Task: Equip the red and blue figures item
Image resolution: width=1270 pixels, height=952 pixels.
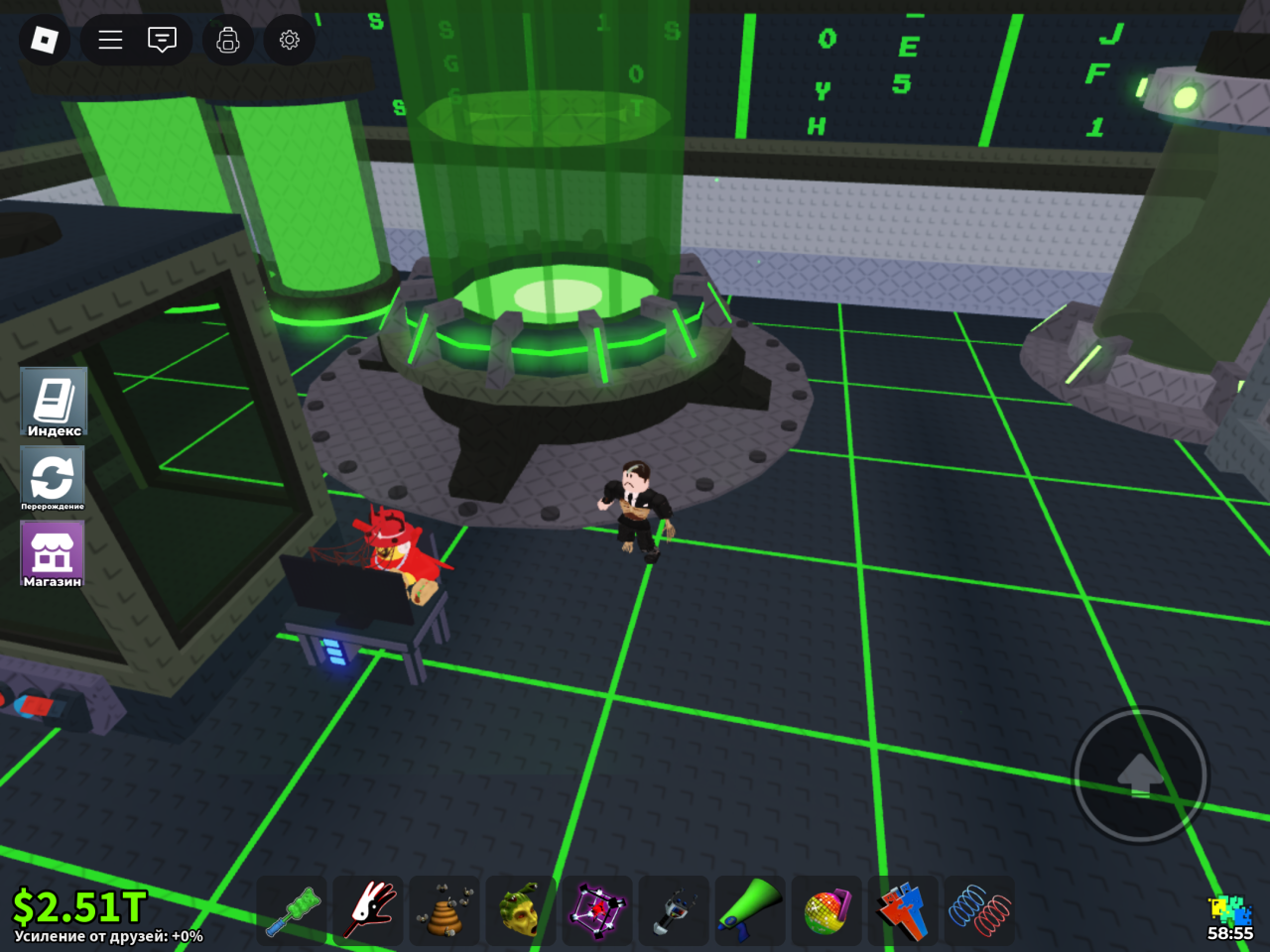Action: point(903,910)
